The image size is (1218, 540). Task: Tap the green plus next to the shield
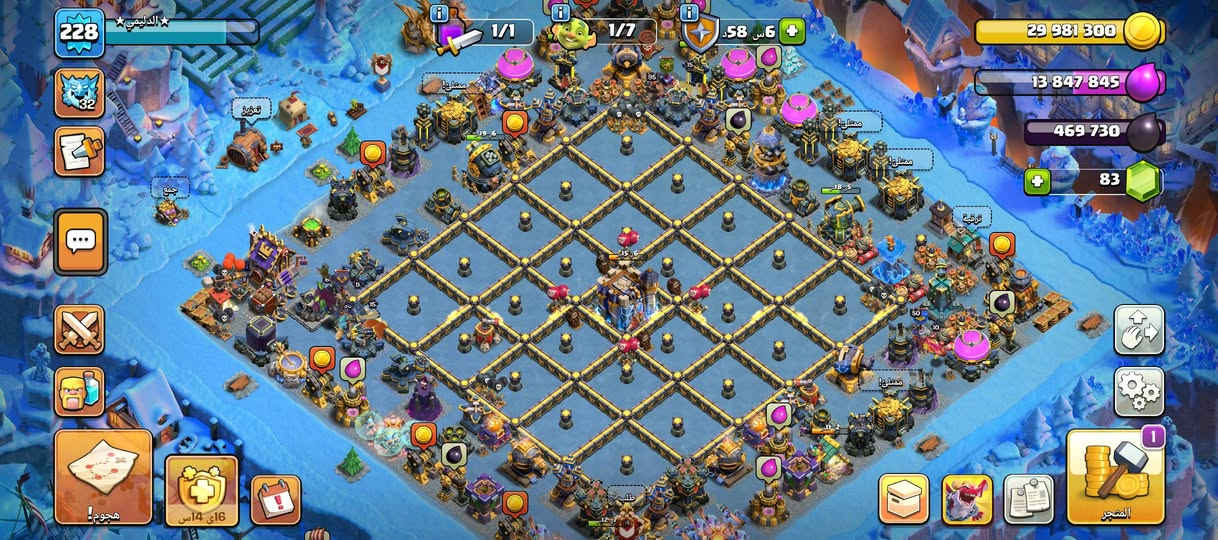tap(792, 31)
